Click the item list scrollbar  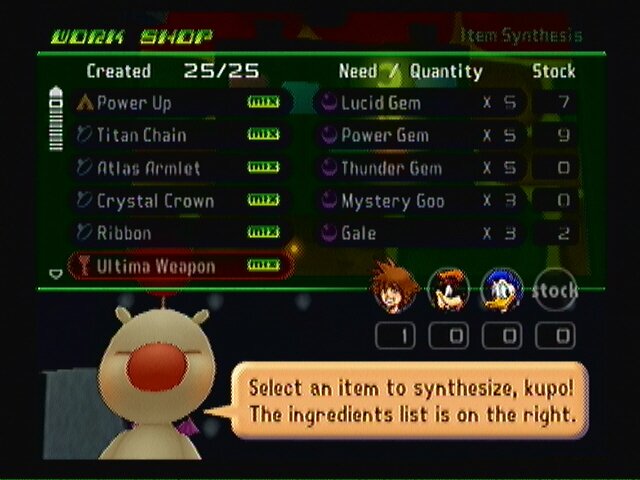pyautogui.click(x=56, y=122)
